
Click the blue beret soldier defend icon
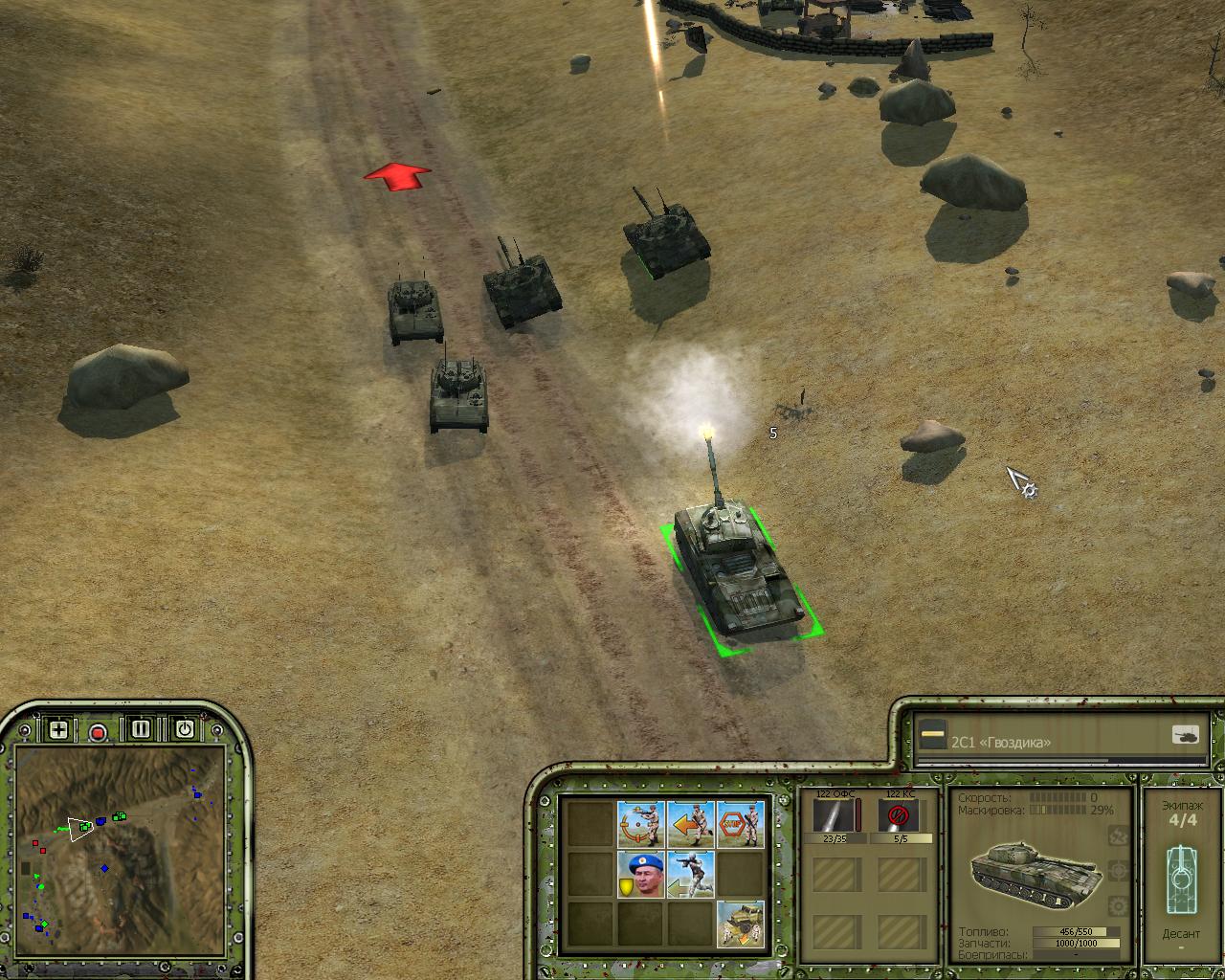coord(641,874)
